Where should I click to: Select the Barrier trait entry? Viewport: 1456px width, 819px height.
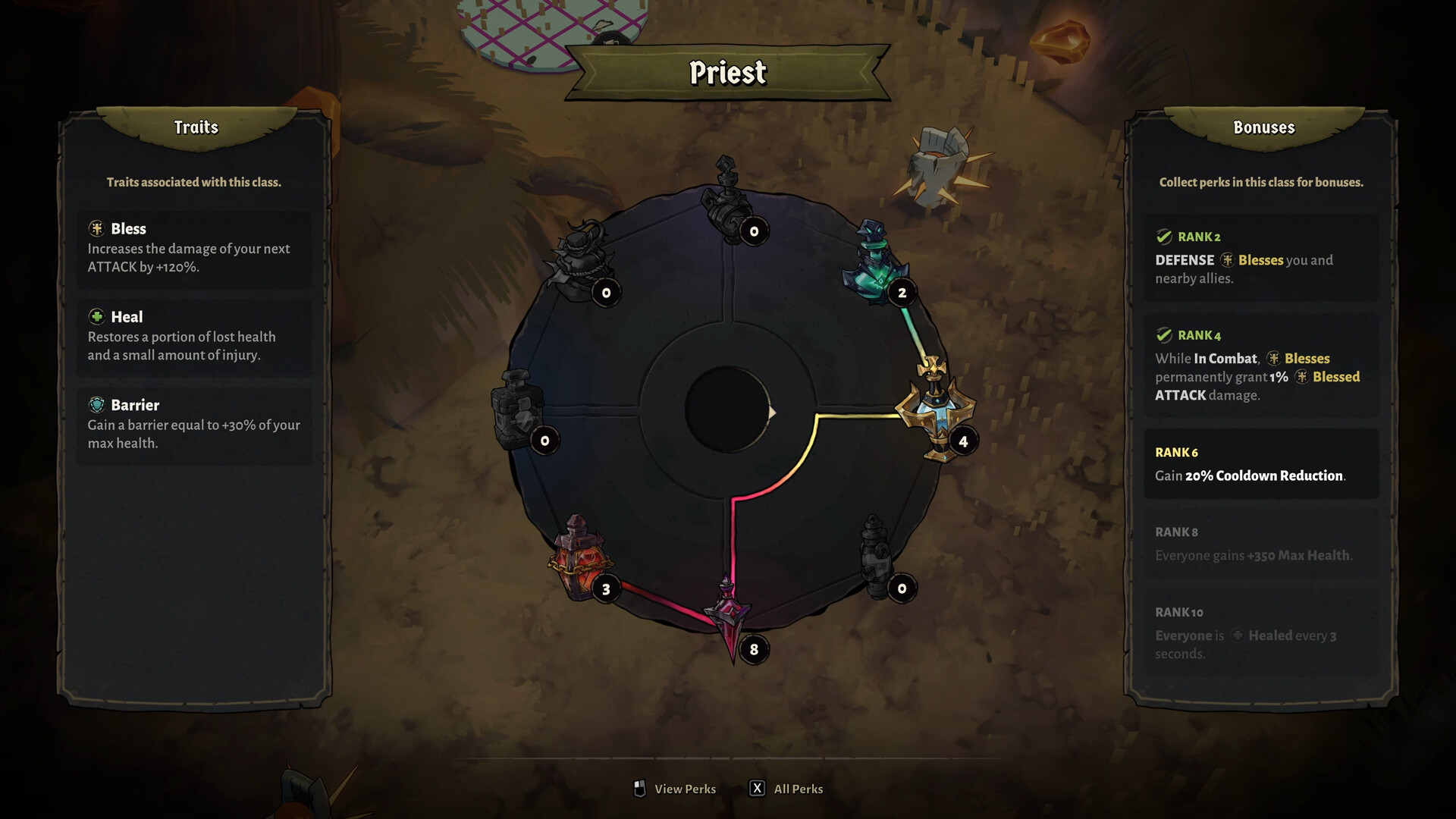[x=194, y=424]
